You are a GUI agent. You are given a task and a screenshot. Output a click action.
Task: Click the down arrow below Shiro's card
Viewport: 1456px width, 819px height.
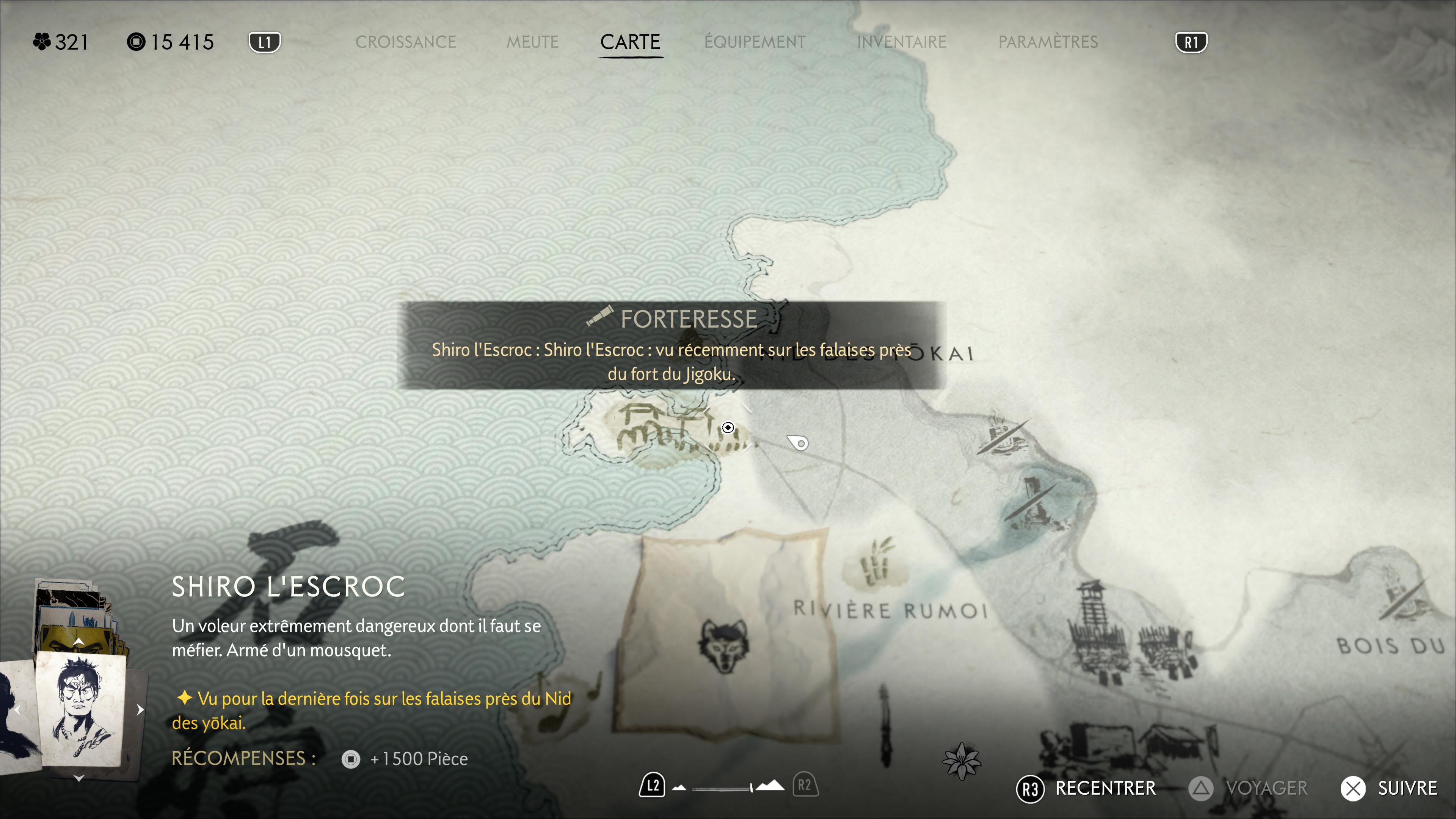(x=79, y=778)
